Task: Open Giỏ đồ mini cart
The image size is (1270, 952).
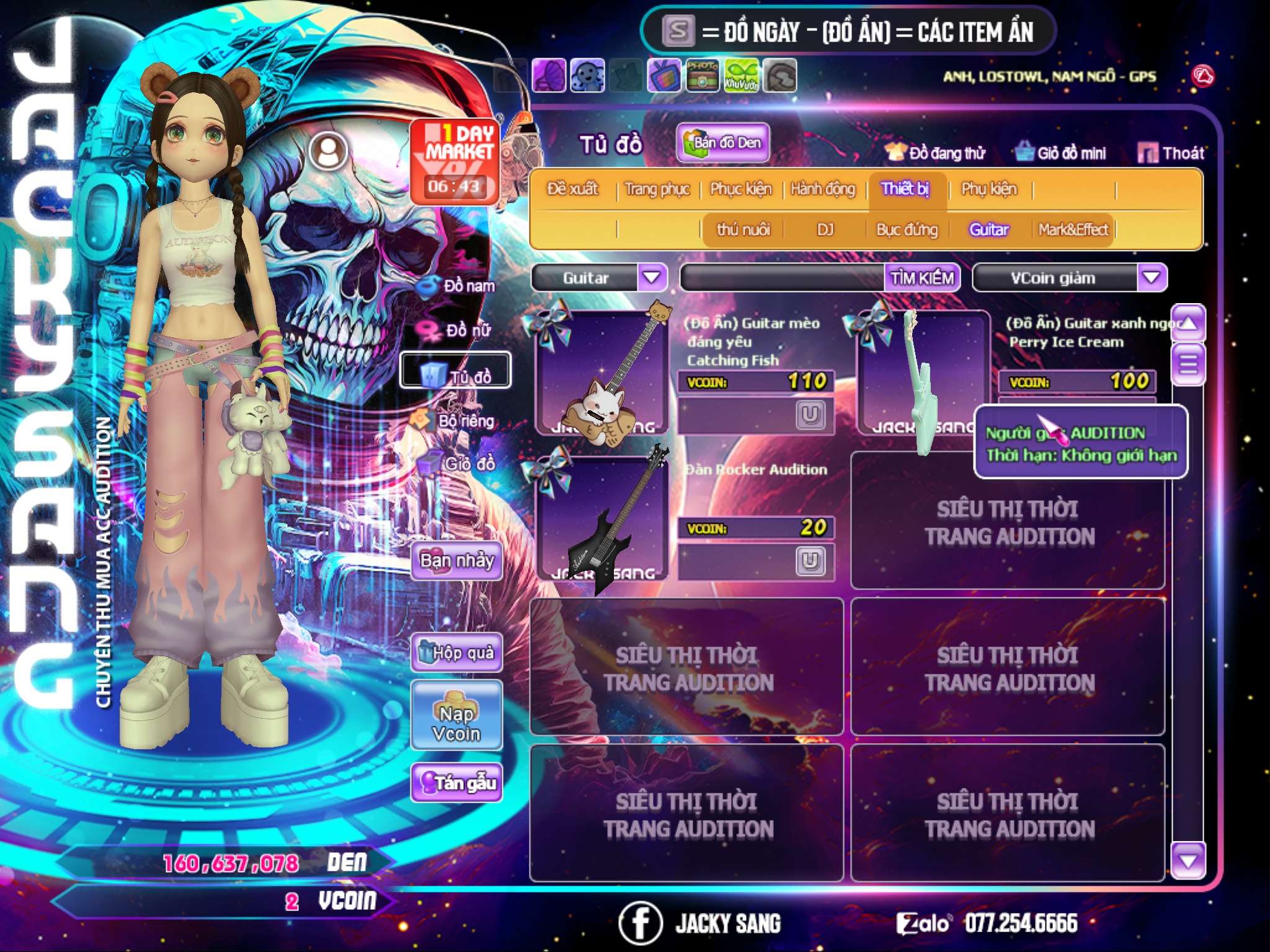Action: click(1060, 153)
